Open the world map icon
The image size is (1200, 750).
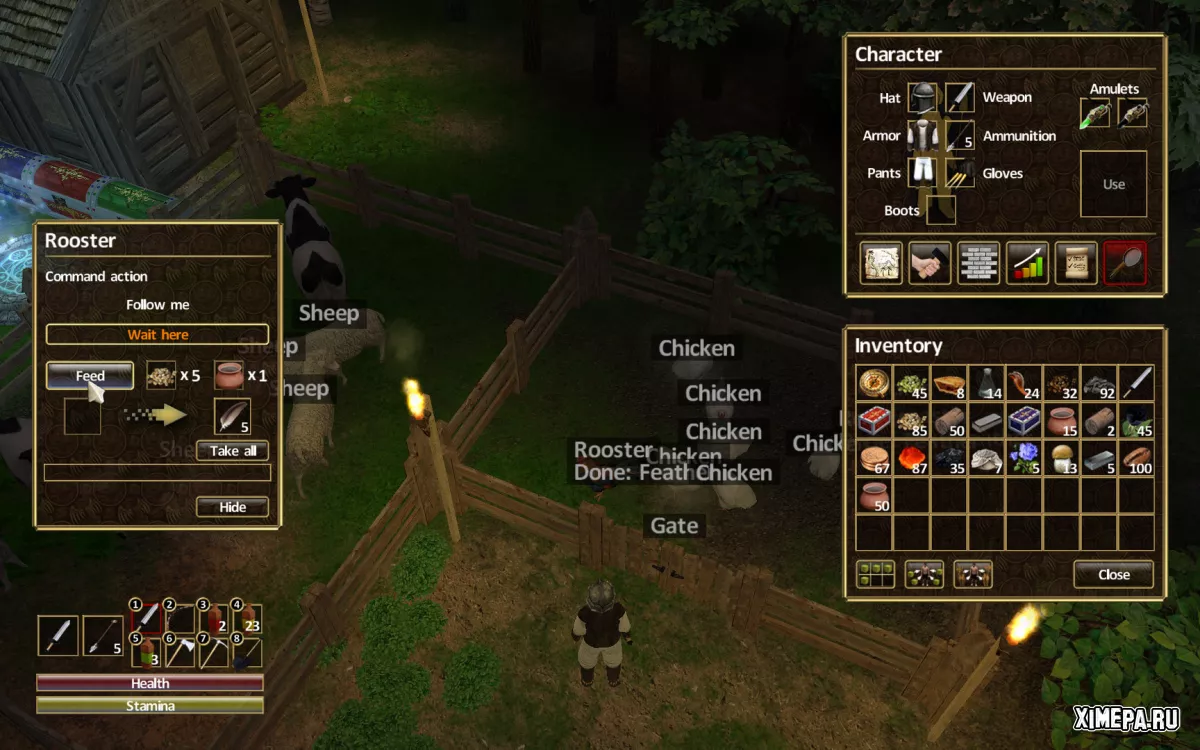(x=881, y=263)
